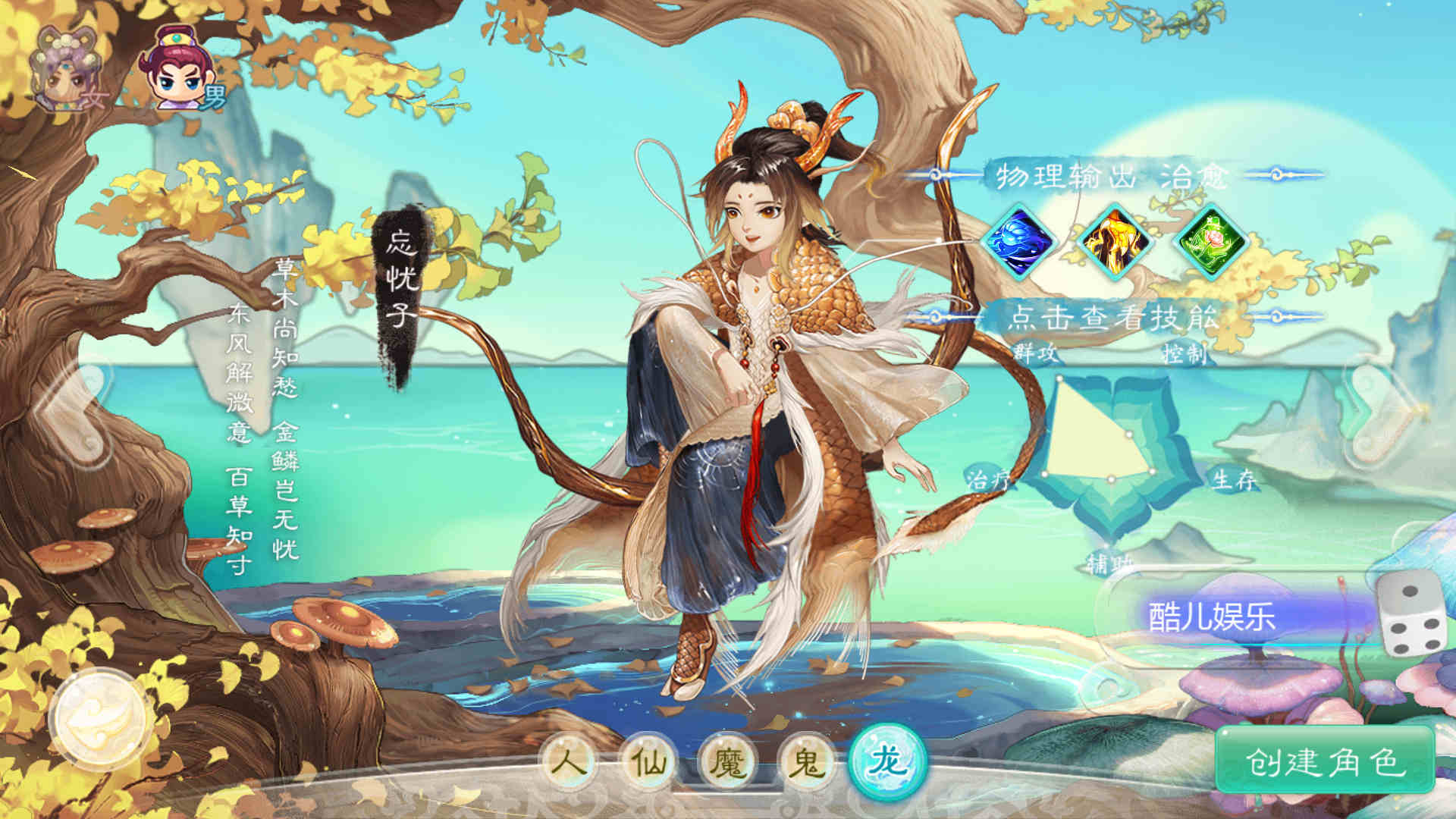Choose the 人 race tab
1456x819 pixels.
point(569,759)
